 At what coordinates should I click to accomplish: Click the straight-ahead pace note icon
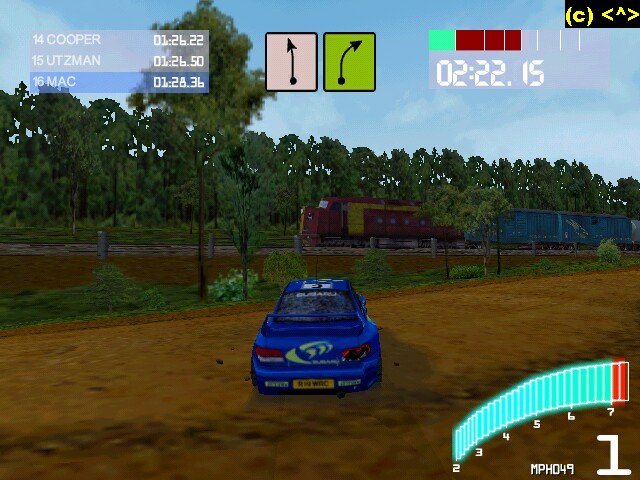291,62
